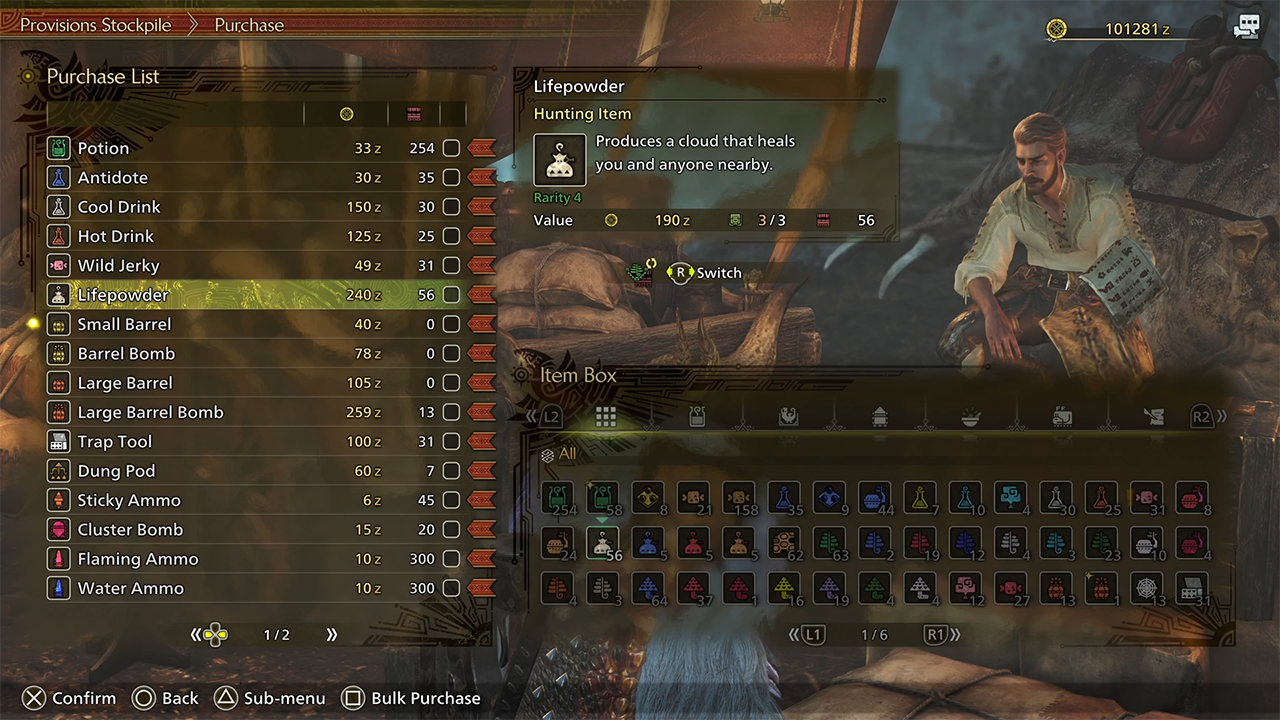Select the Lifepowder slot in Item Box
Viewport: 1280px width, 720px height.
click(602, 543)
